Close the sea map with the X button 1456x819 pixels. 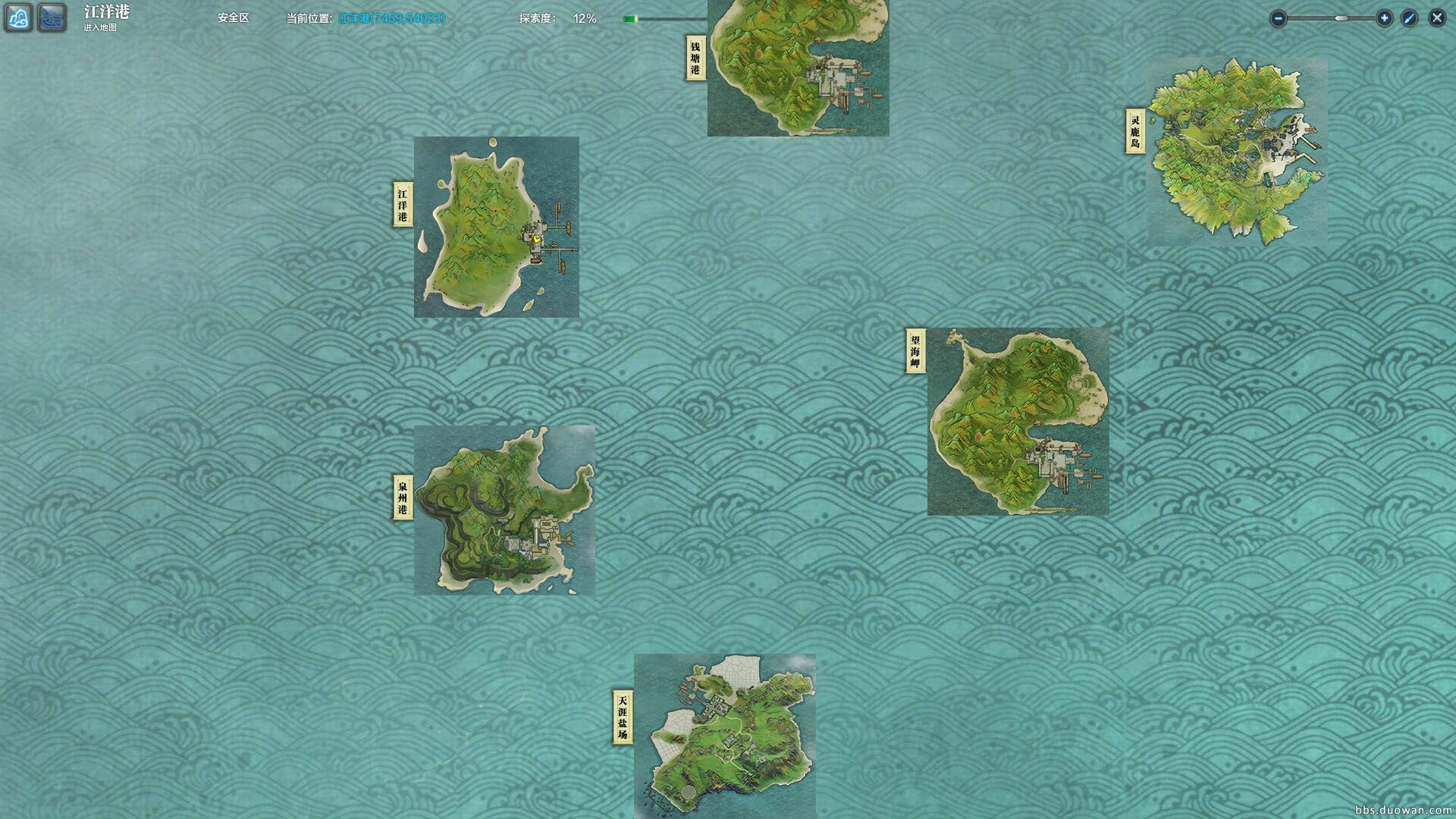pos(1437,17)
